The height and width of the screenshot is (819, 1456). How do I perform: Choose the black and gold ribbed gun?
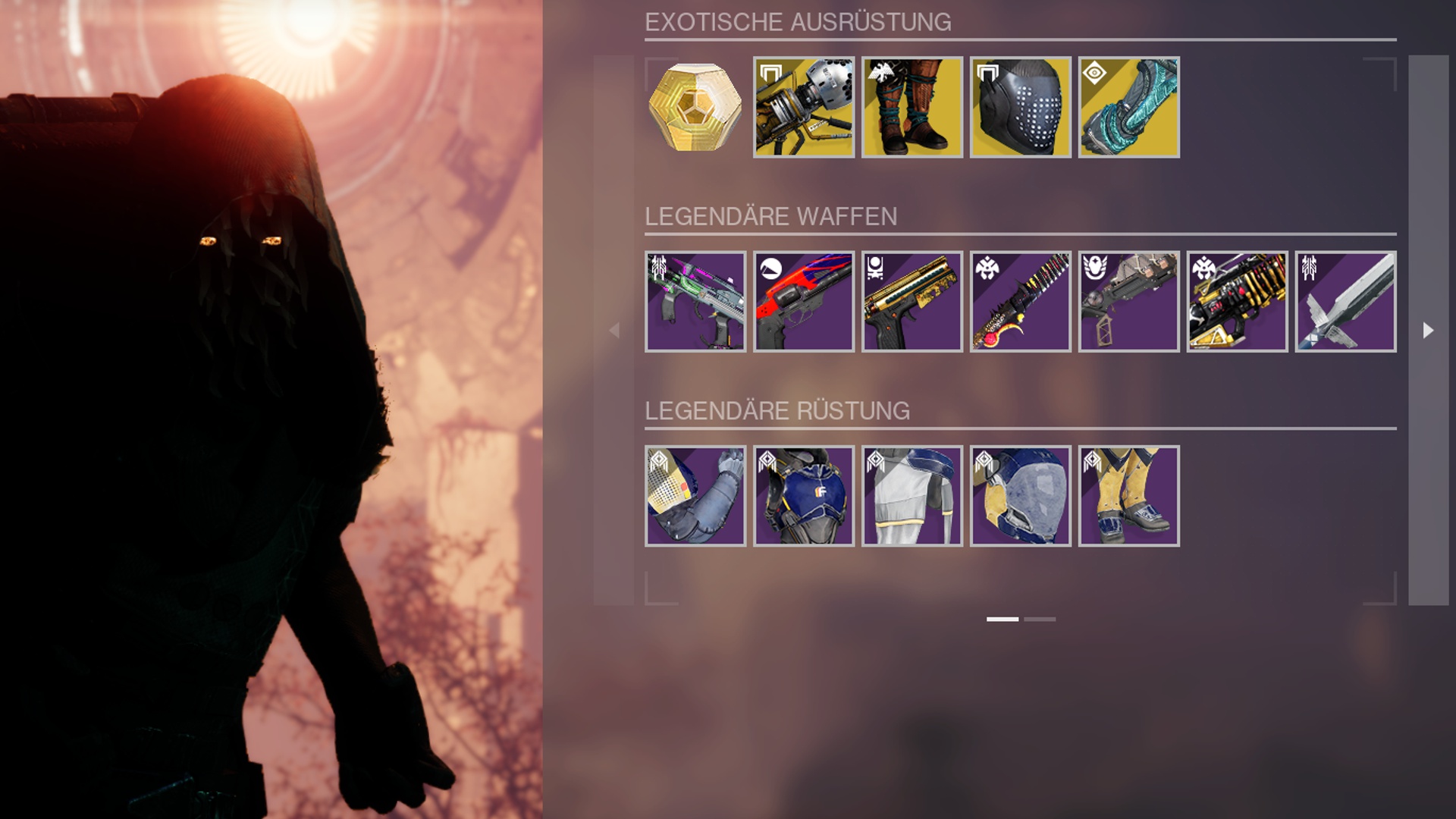coord(1237,301)
